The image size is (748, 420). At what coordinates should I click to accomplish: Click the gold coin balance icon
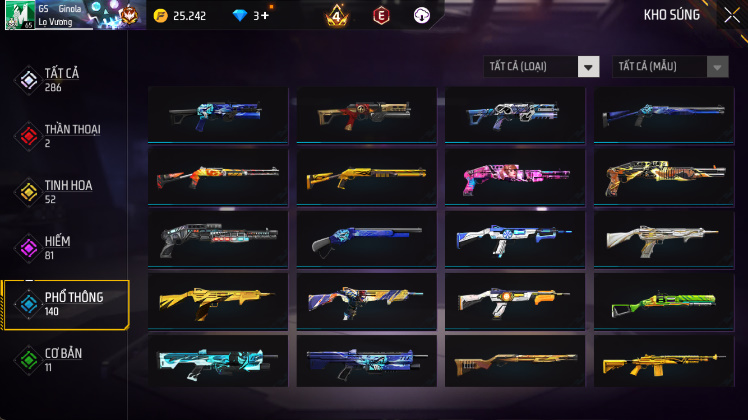coord(161,16)
